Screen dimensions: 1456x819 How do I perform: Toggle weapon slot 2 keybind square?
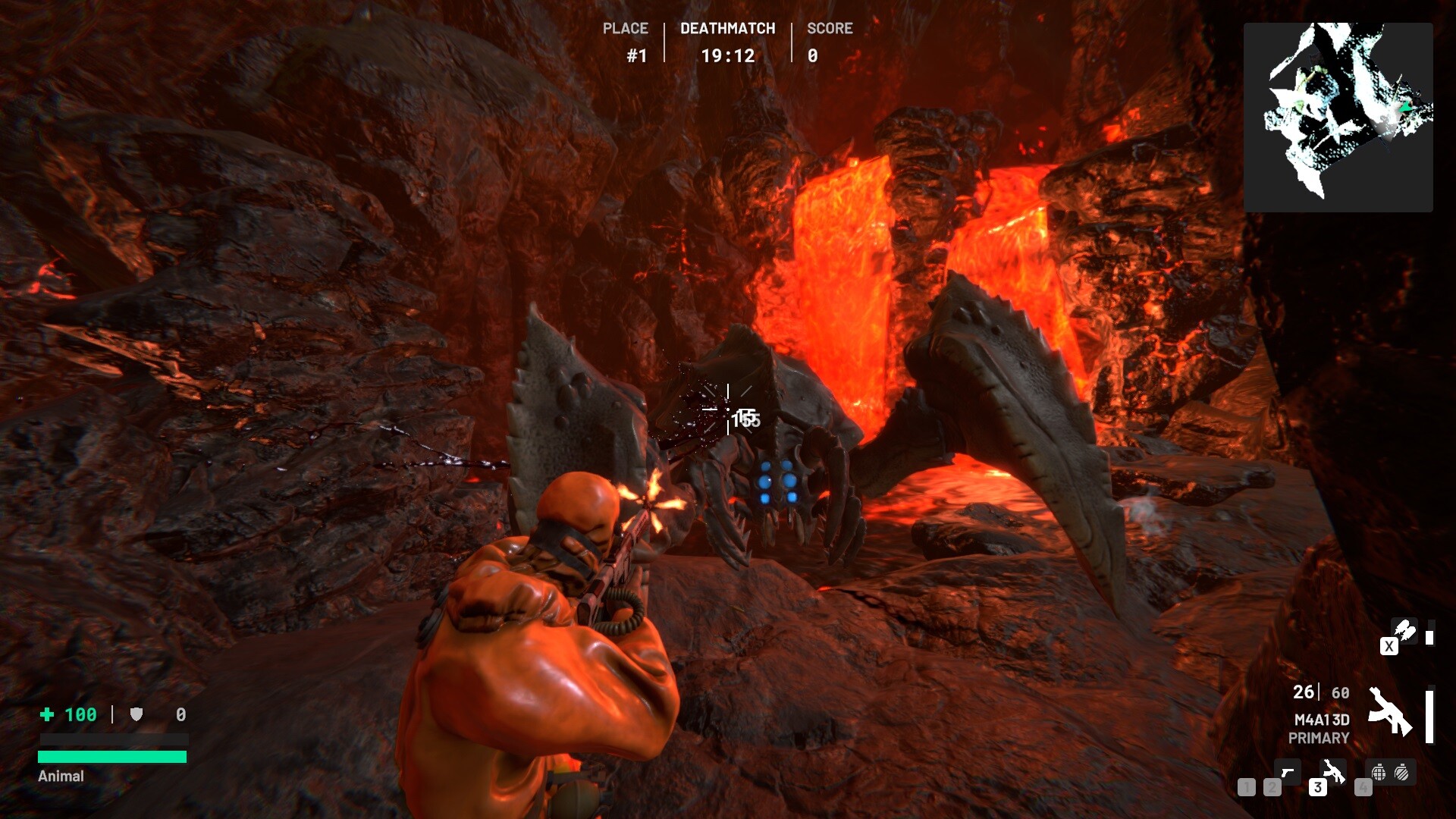pyautogui.click(x=1271, y=787)
